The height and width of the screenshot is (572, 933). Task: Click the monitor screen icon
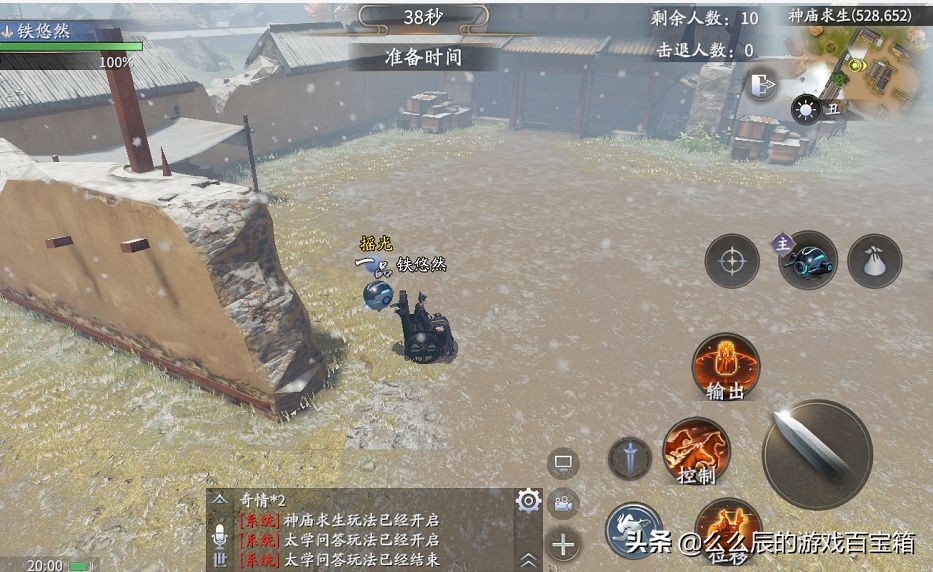pyautogui.click(x=563, y=463)
